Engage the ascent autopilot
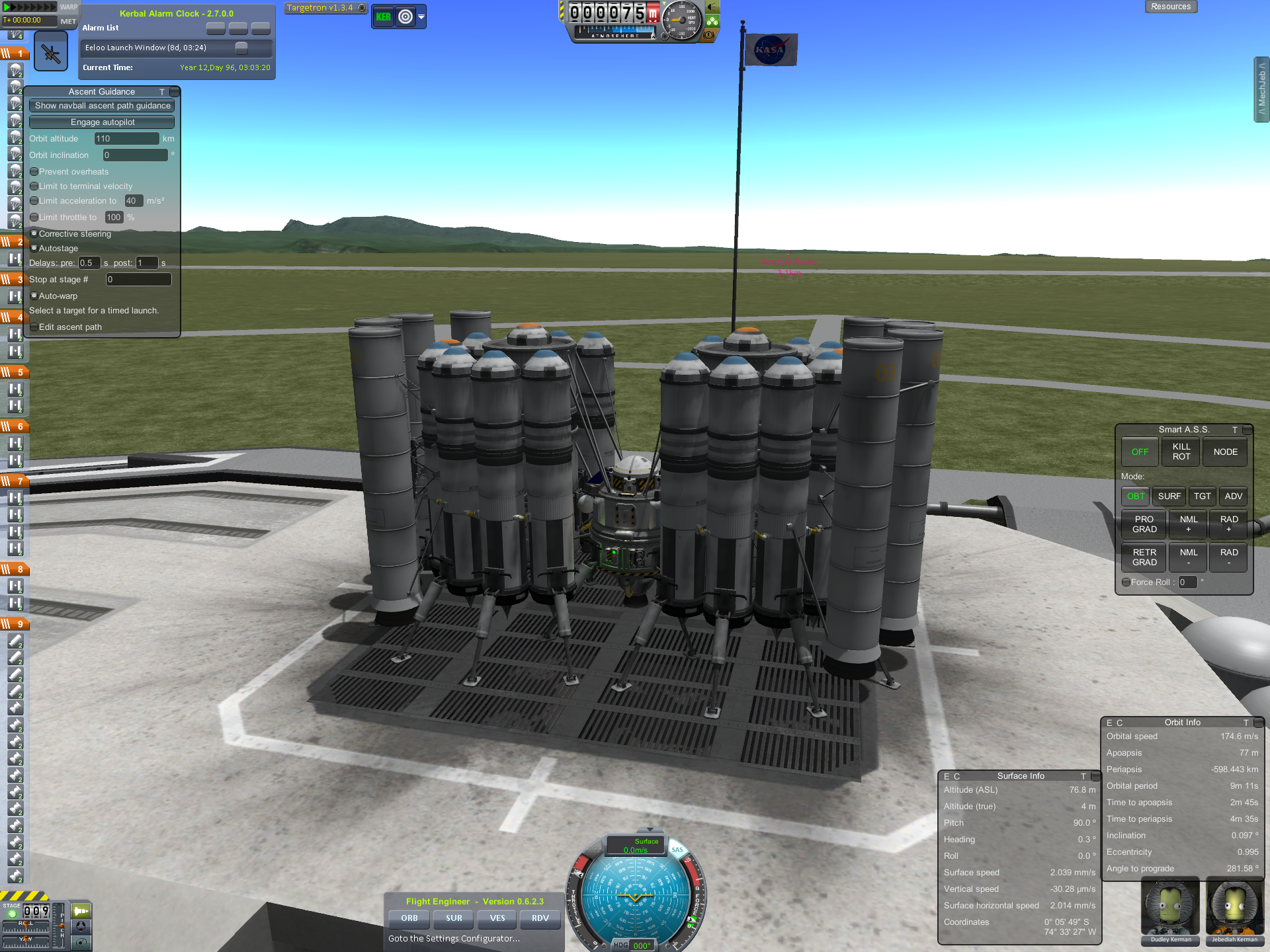Screen dimensions: 1270x952 [x=102, y=122]
